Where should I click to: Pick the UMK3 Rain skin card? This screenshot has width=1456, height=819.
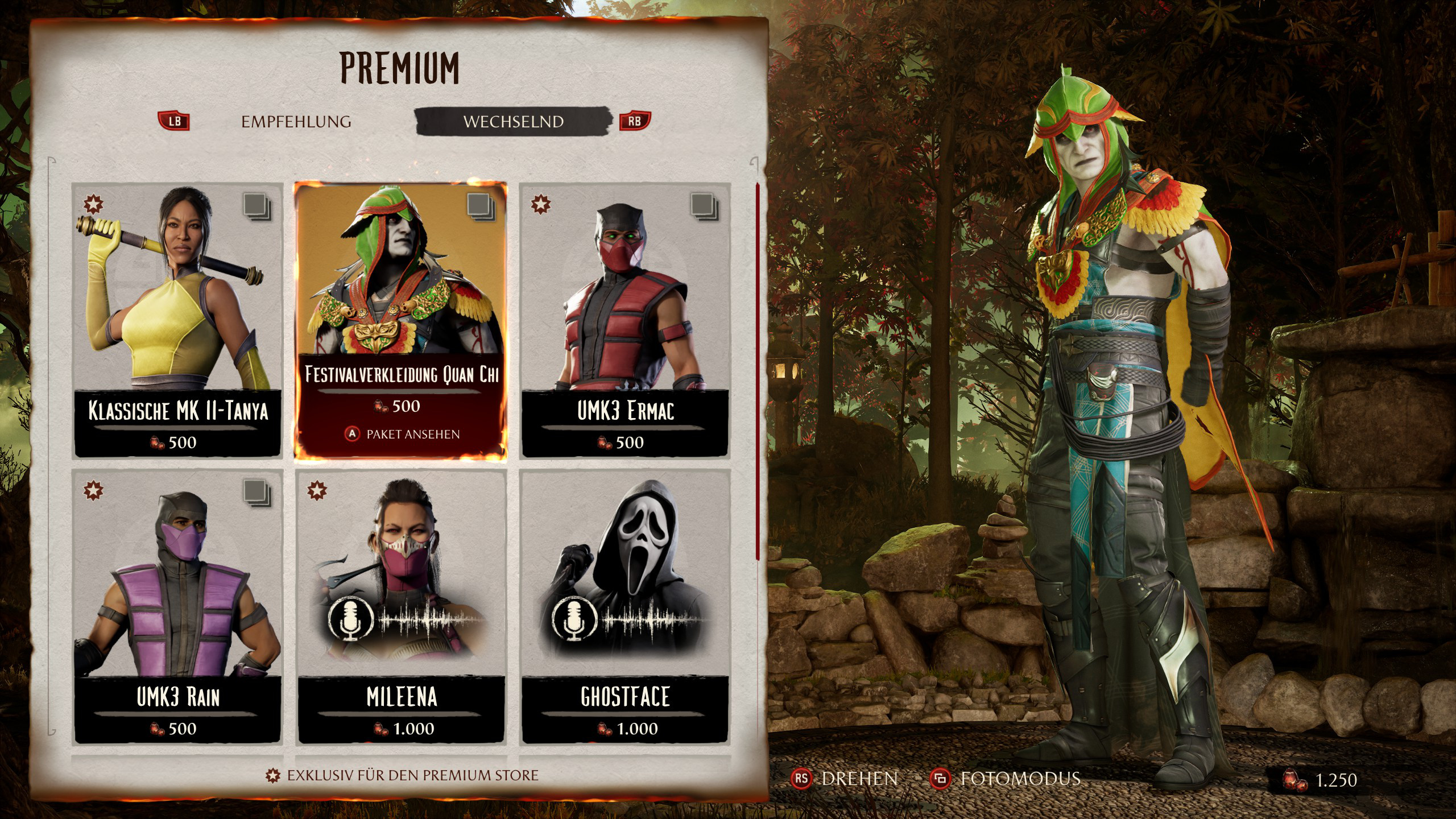click(x=177, y=606)
